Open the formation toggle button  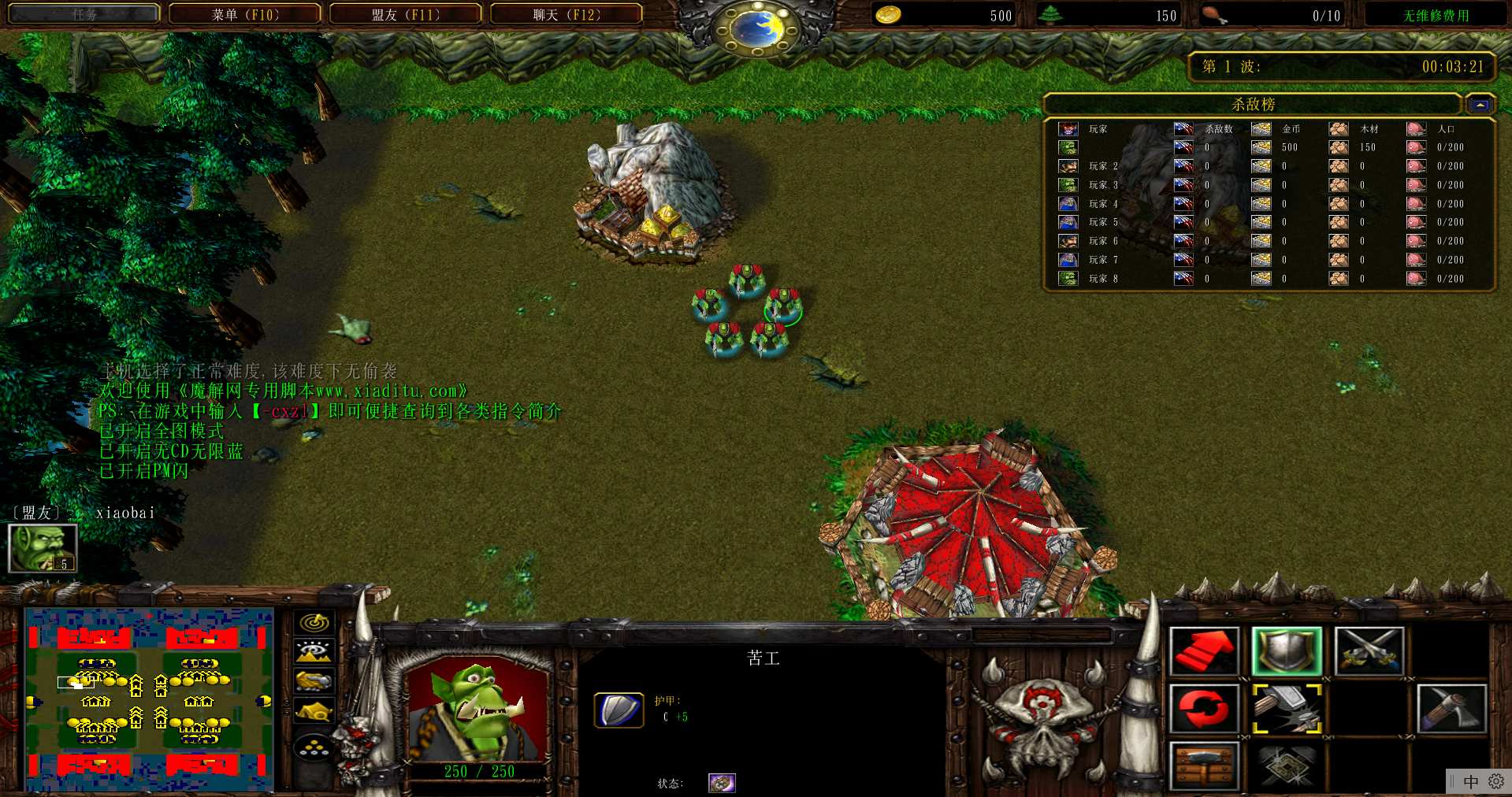[314, 747]
